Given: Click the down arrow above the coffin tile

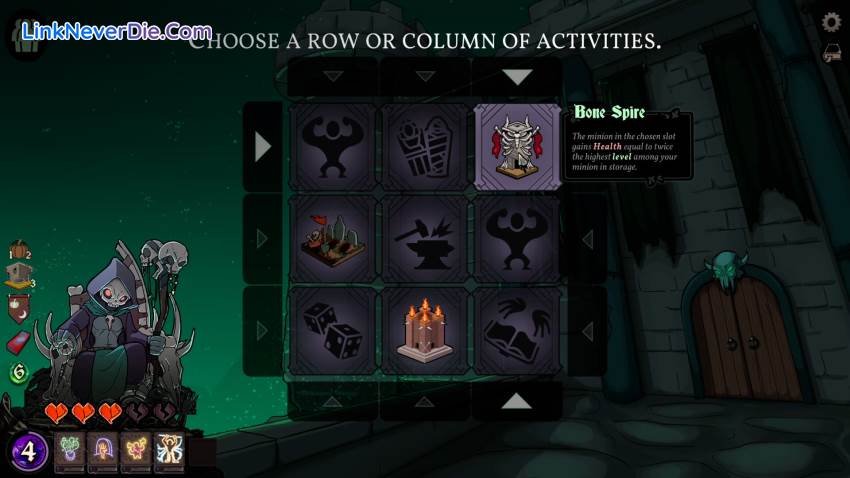Looking at the screenshot, I should tap(424, 77).
